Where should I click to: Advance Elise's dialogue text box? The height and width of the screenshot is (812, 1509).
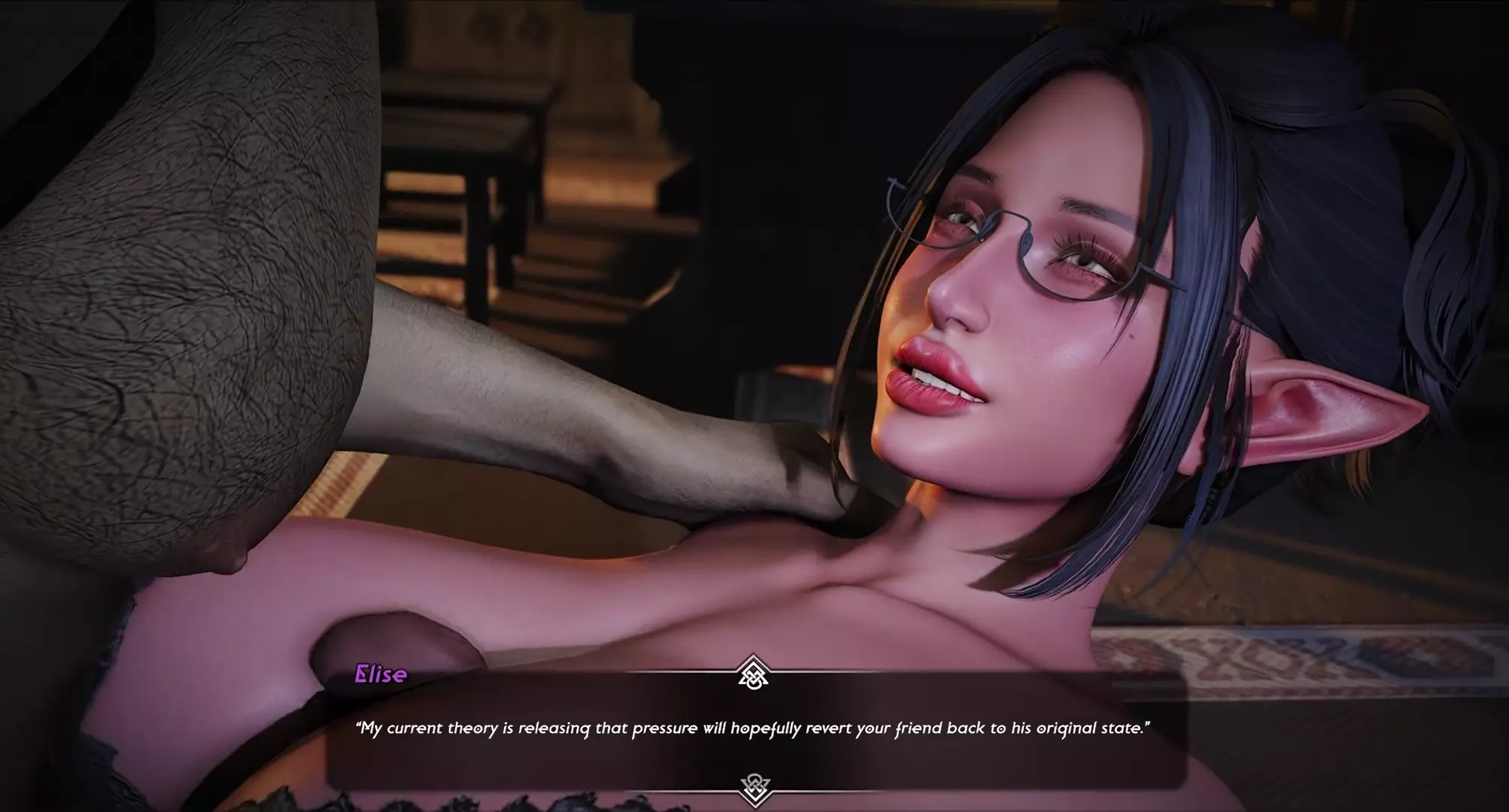click(x=754, y=729)
